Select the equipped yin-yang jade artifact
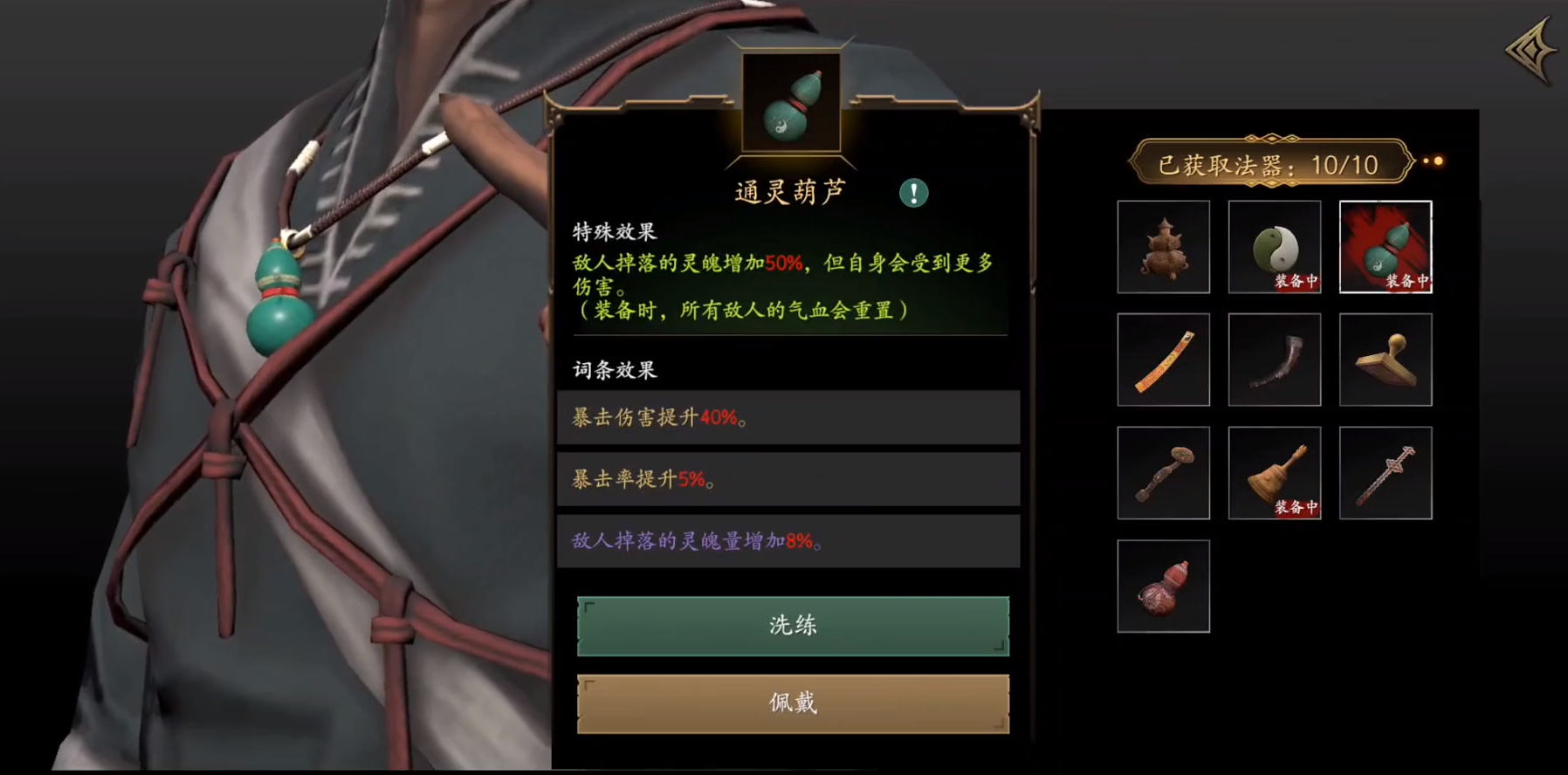 click(1274, 246)
